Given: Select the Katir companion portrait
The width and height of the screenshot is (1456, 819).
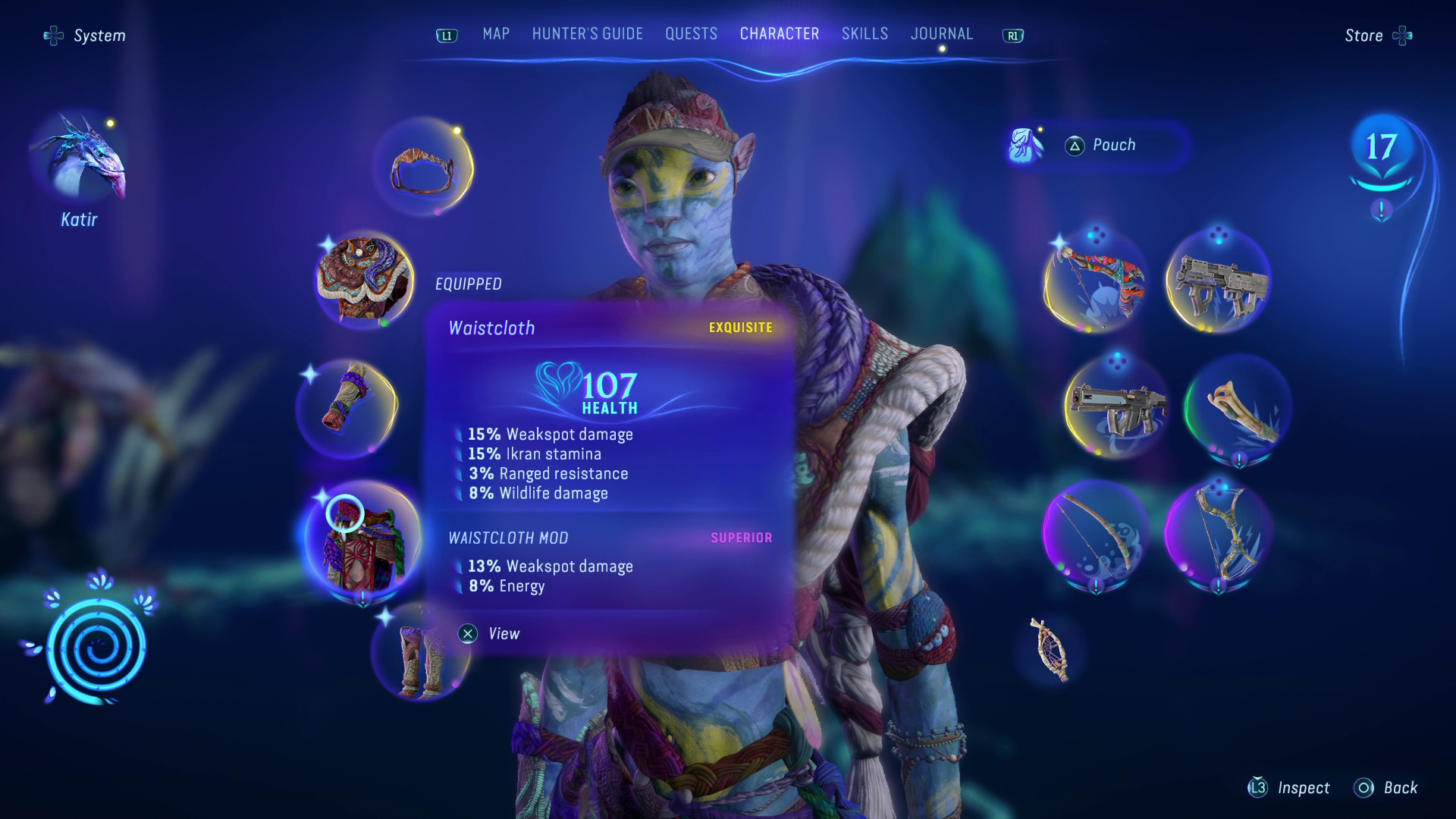Looking at the screenshot, I should (80, 159).
